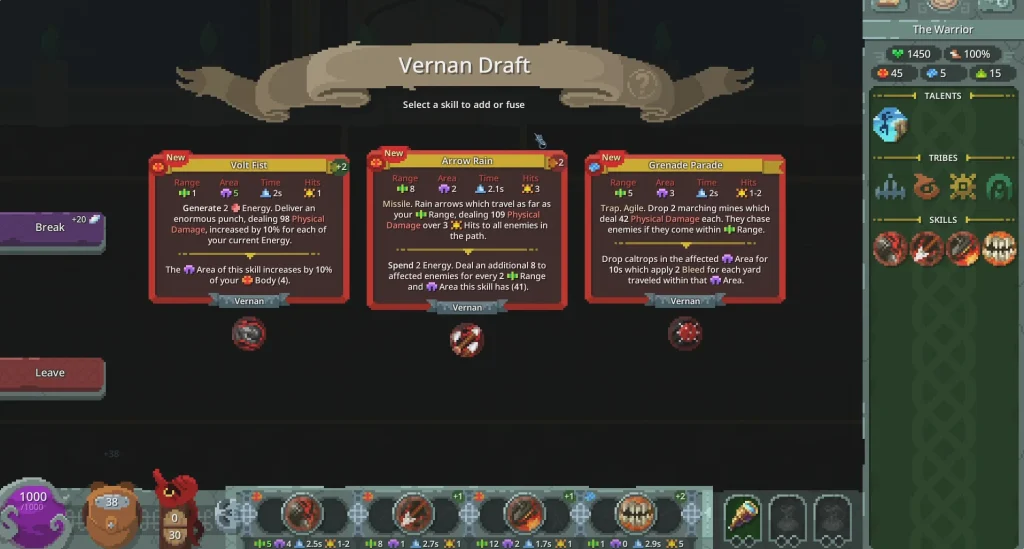
Task: Click the Break button
Action: pos(50,227)
